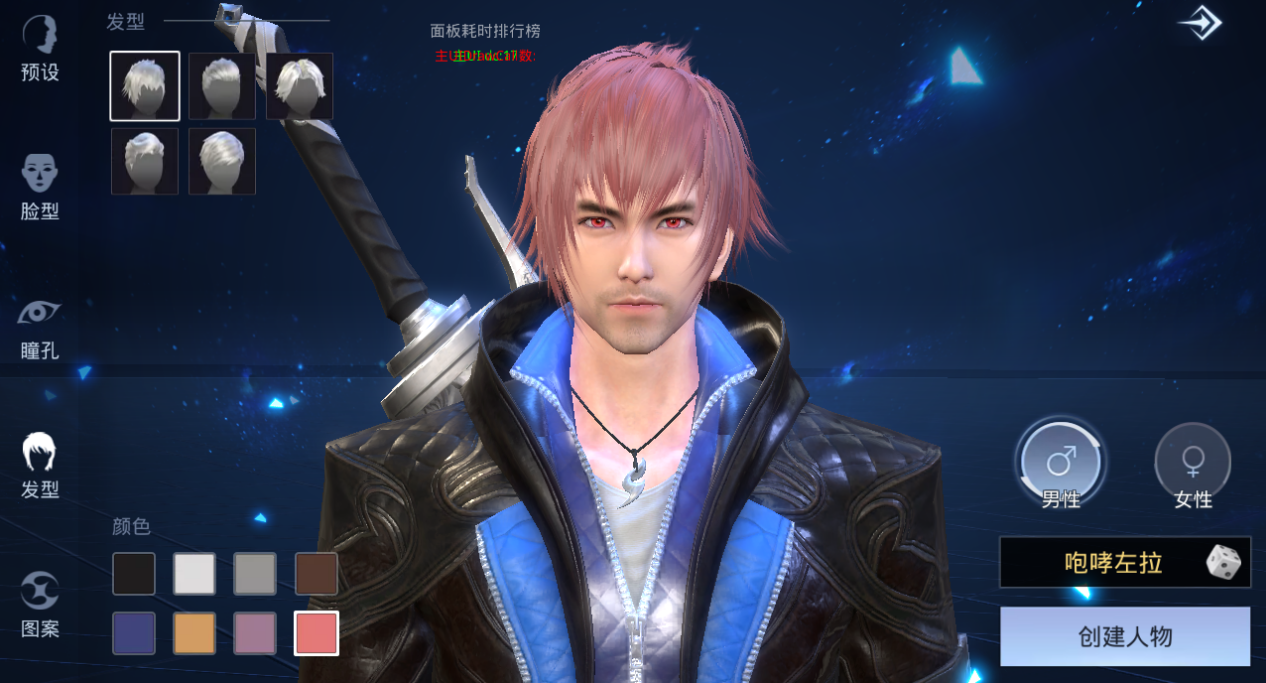This screenshot has height=683, width=1266.
Task: Pick the pink-red hair color swatch
Action: coord(316,633)
